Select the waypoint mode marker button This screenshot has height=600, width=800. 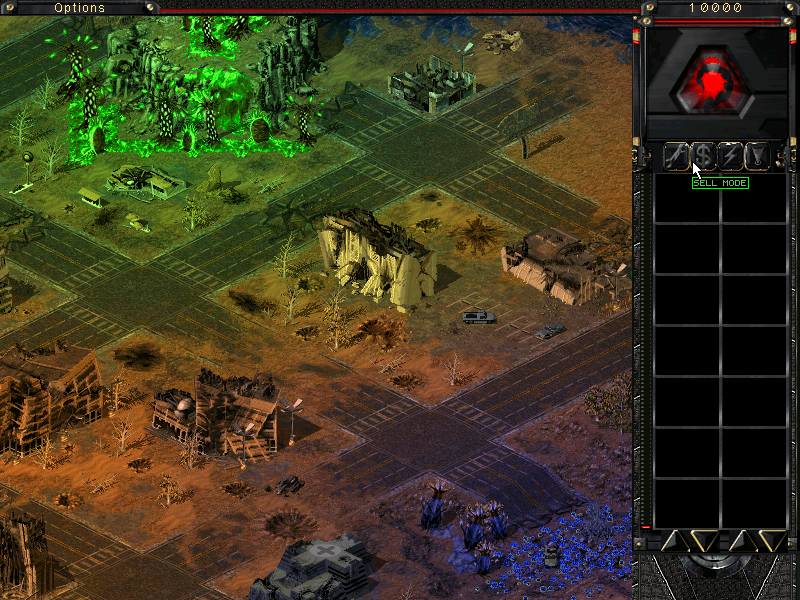758,156
